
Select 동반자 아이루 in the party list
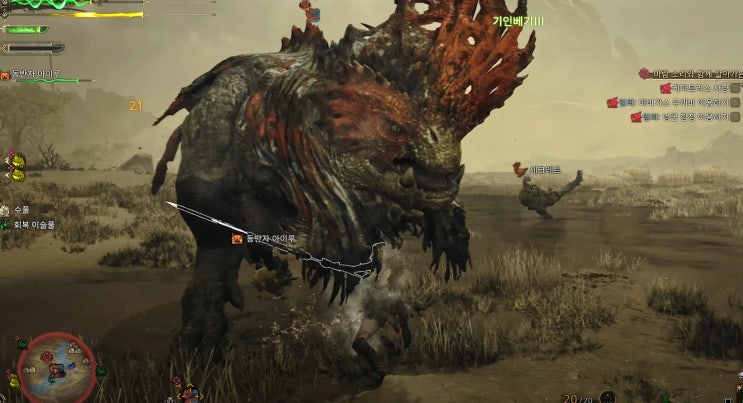(x=36, y=73)
